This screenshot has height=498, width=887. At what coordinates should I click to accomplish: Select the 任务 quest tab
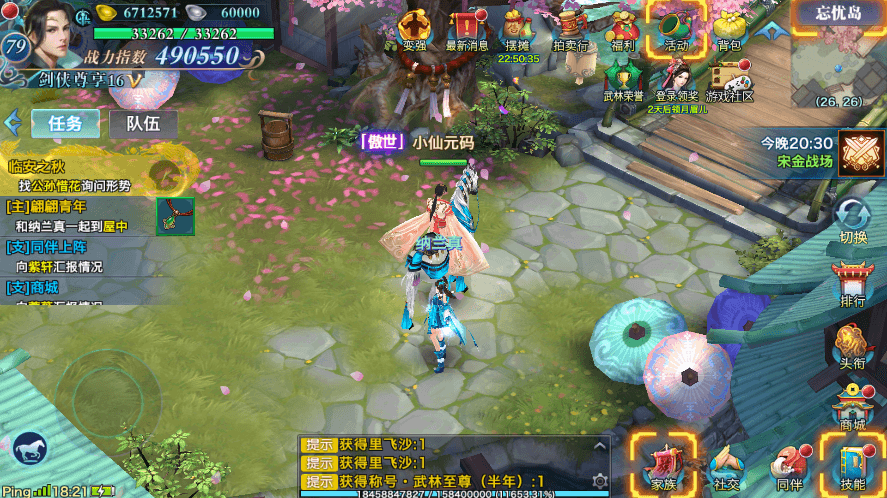[x=65, y=124]
